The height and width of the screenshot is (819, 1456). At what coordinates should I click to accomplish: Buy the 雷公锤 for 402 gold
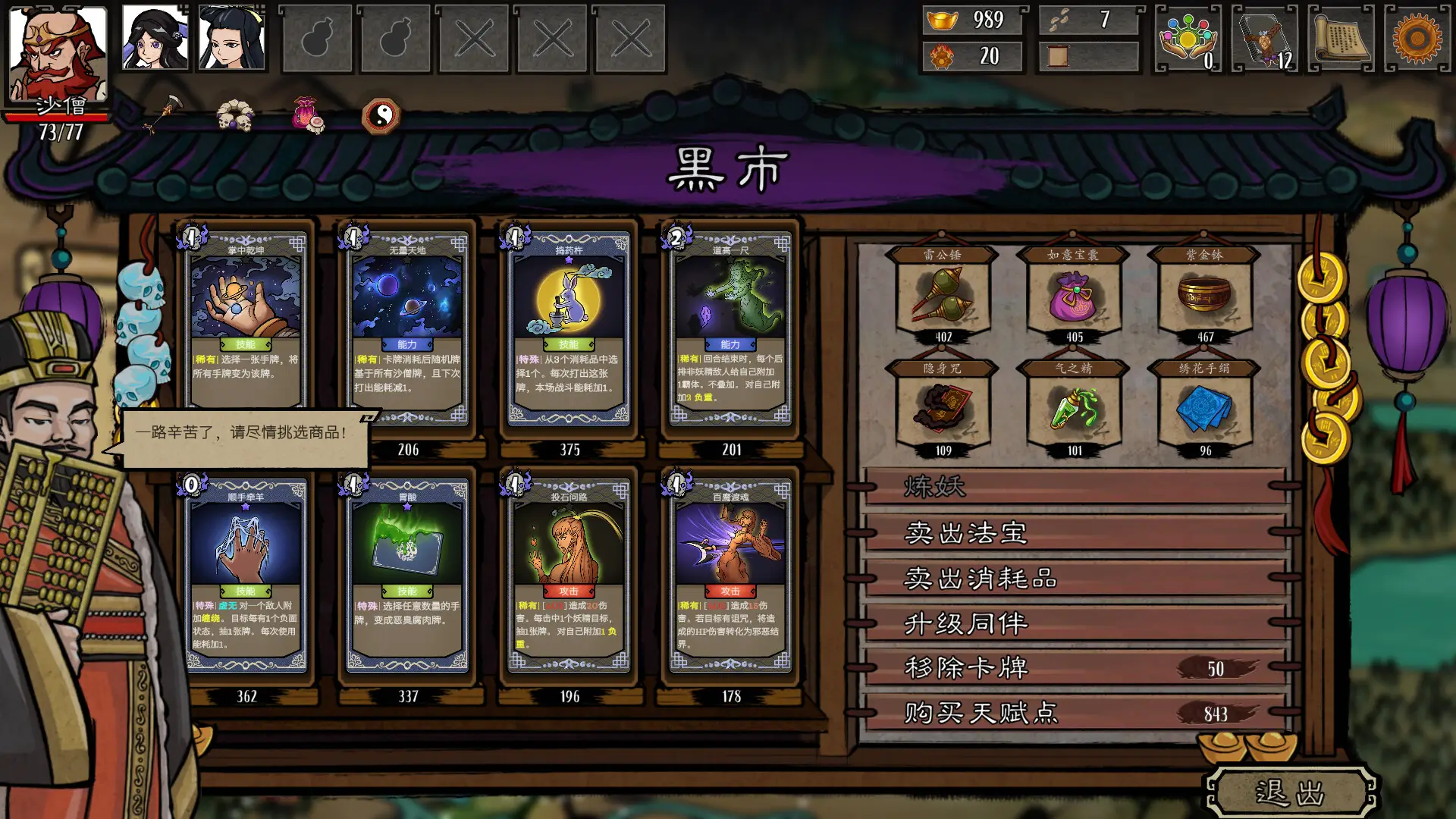point(944,296)
